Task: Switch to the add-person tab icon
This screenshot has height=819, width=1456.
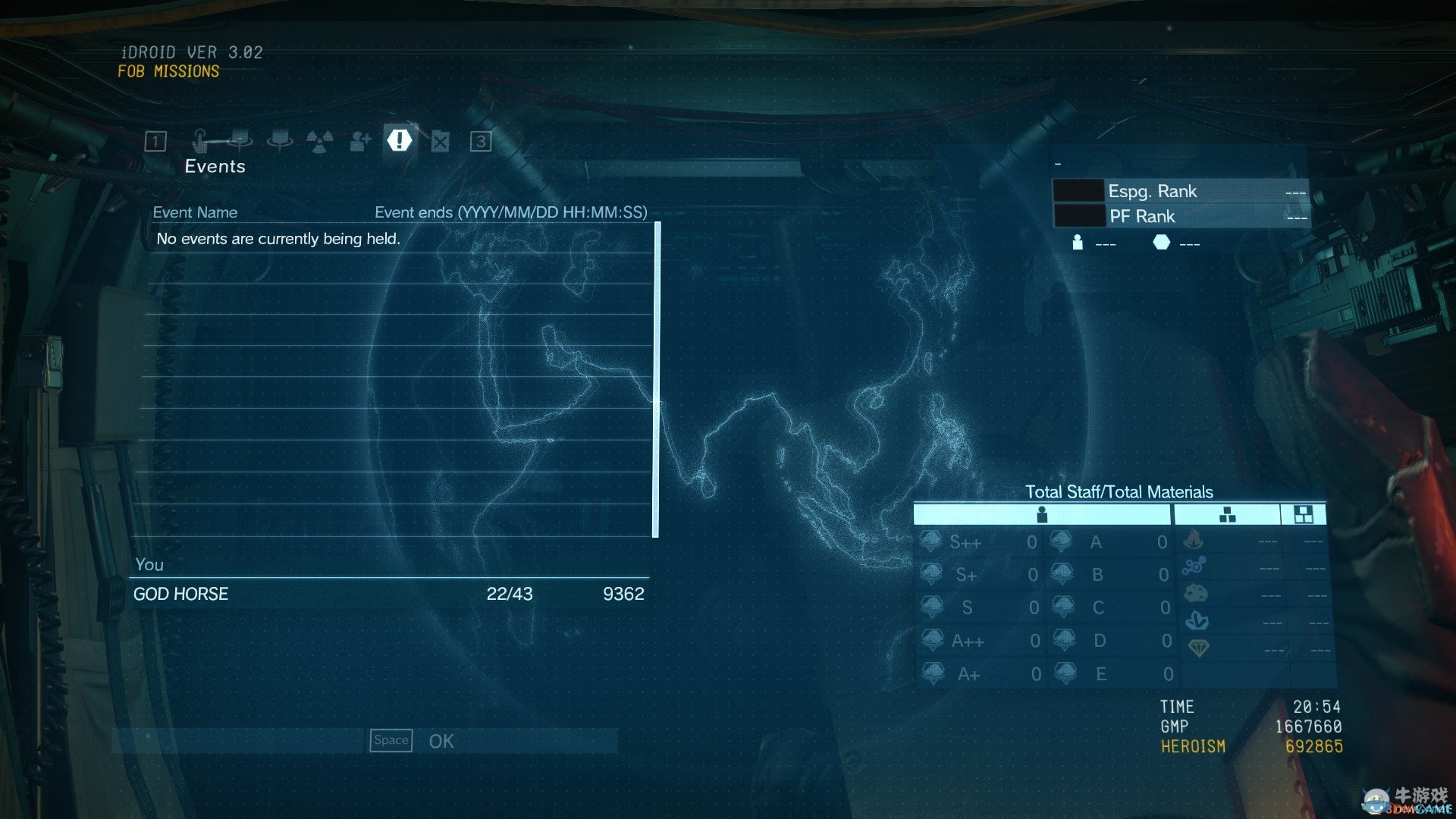Action: (x=360, y=141)
